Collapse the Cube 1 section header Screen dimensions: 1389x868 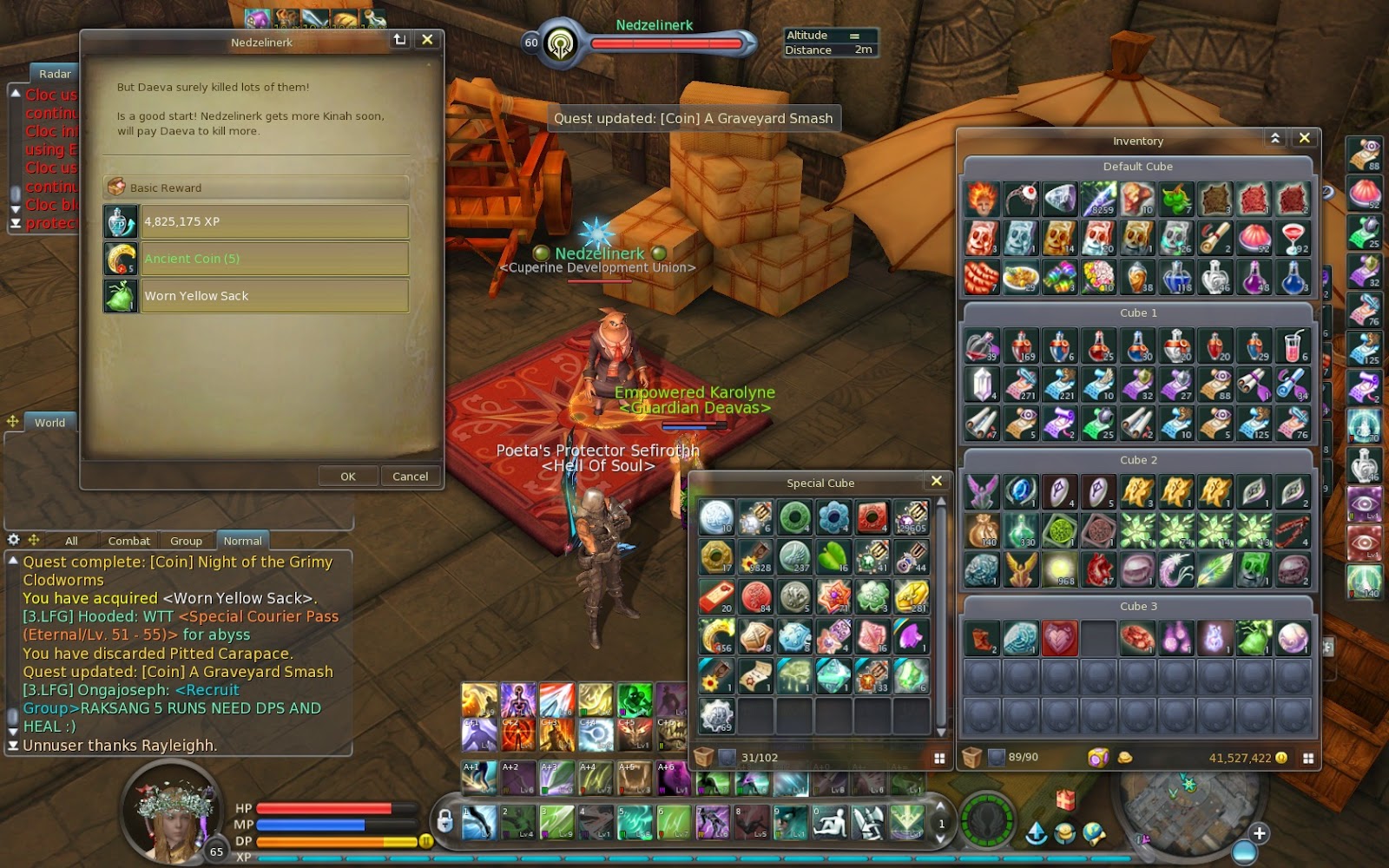(1138, 312)
